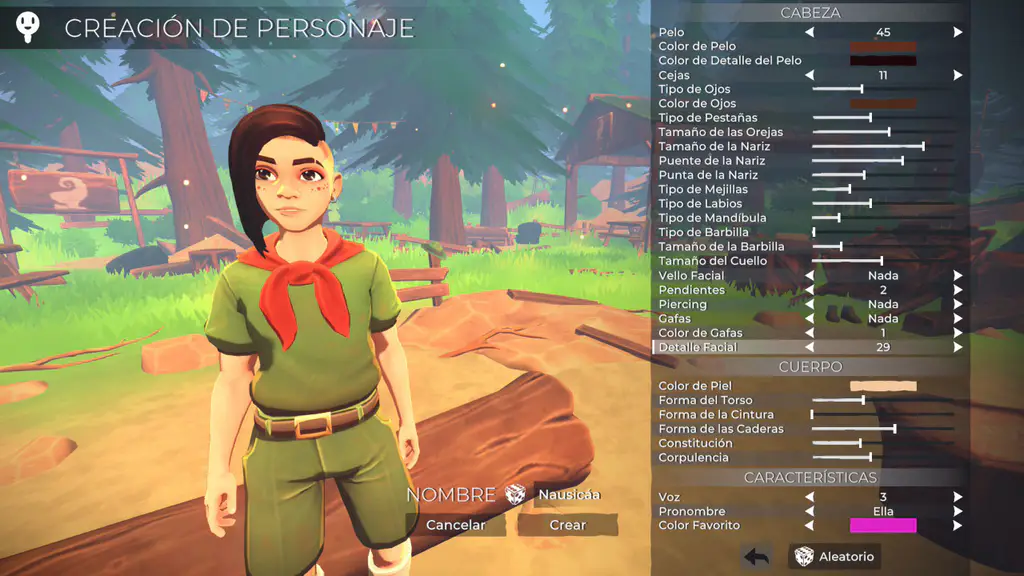This screenshot has height=576, width=1024.
Task: Confirm character with Crear button
Action: click(567, 525)
